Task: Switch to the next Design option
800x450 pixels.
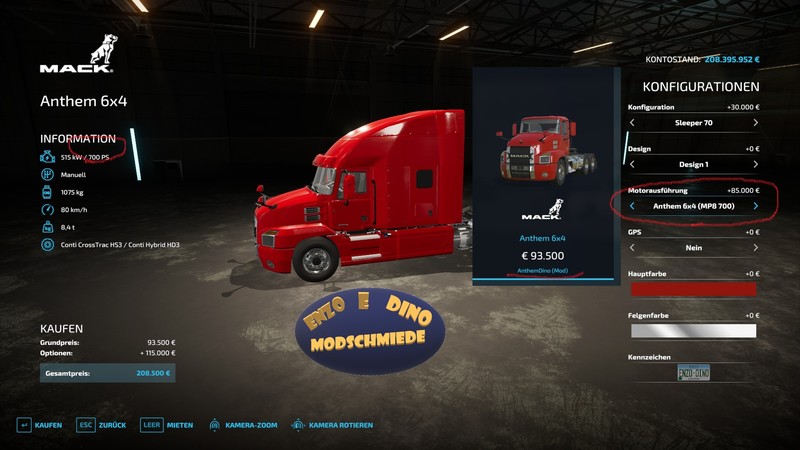Action: click(x=755, y=165)
